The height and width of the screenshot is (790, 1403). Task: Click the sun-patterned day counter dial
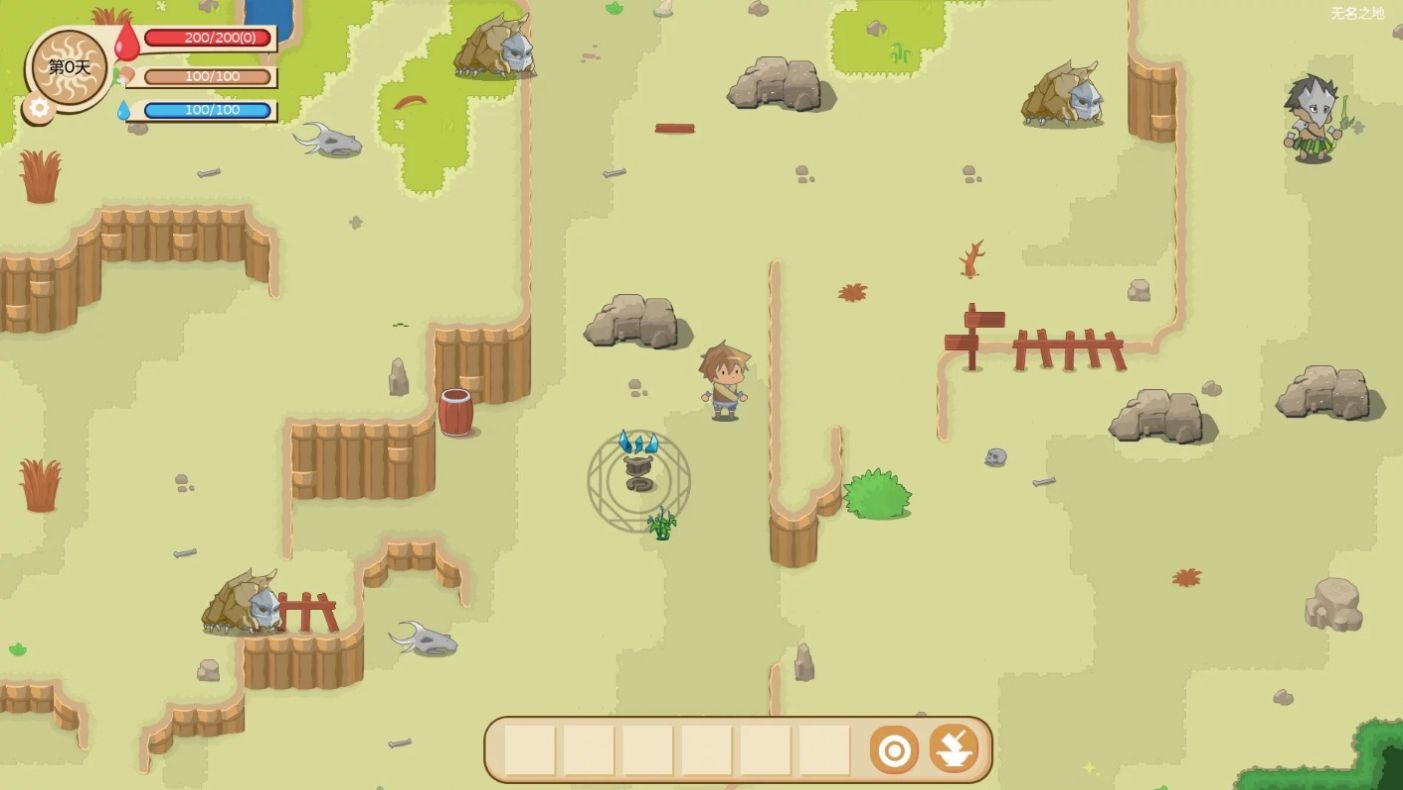(x=69, y=67)
